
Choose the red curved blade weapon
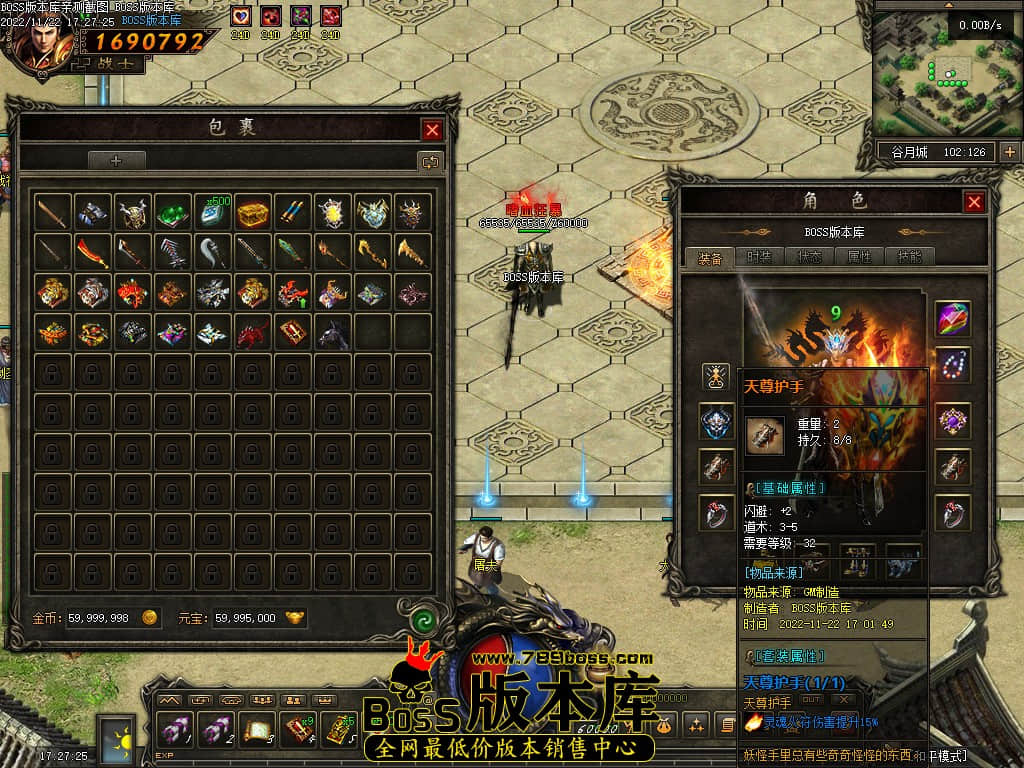pos(92,253)
